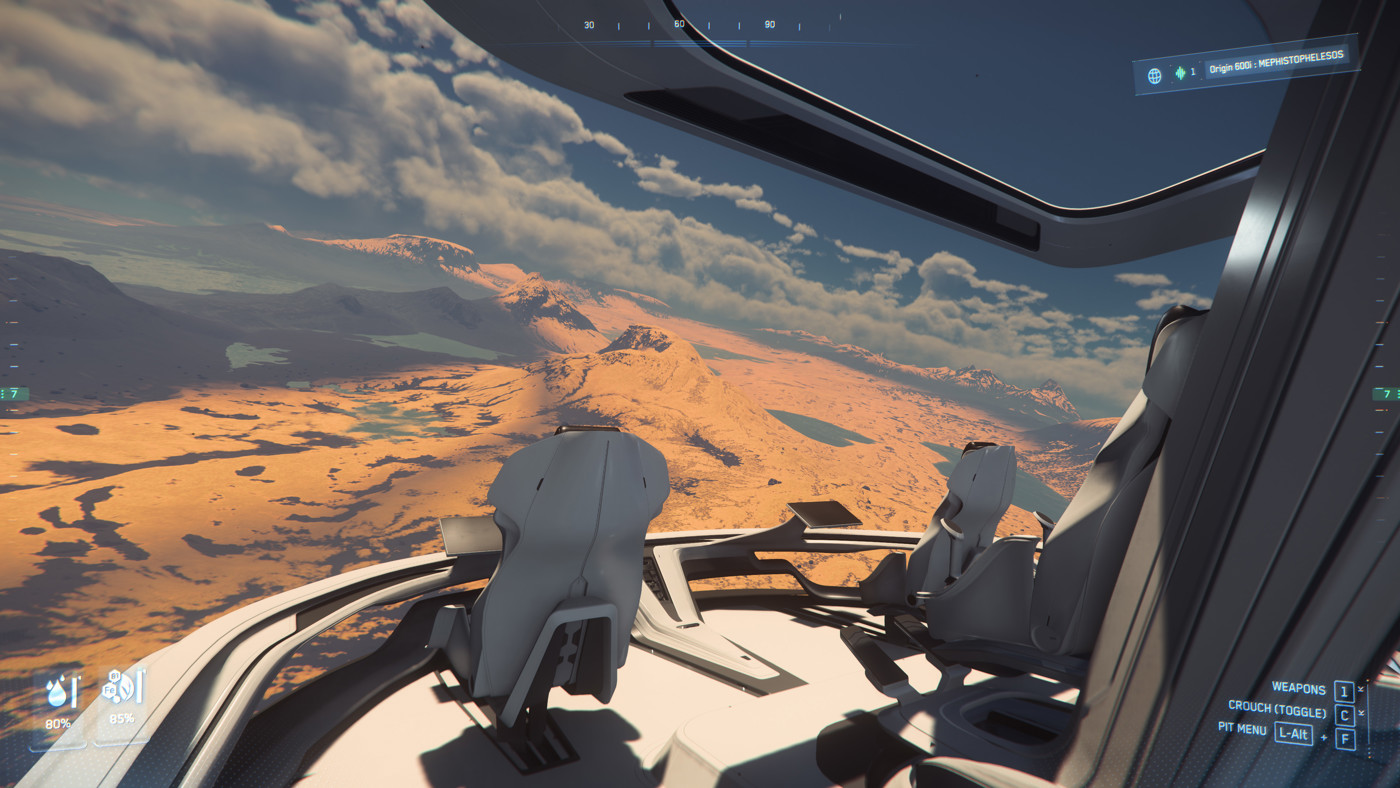This screenshot has width=1400, height=788.
Task: Click the WEAPONS label text
Action: (1299, 688)
